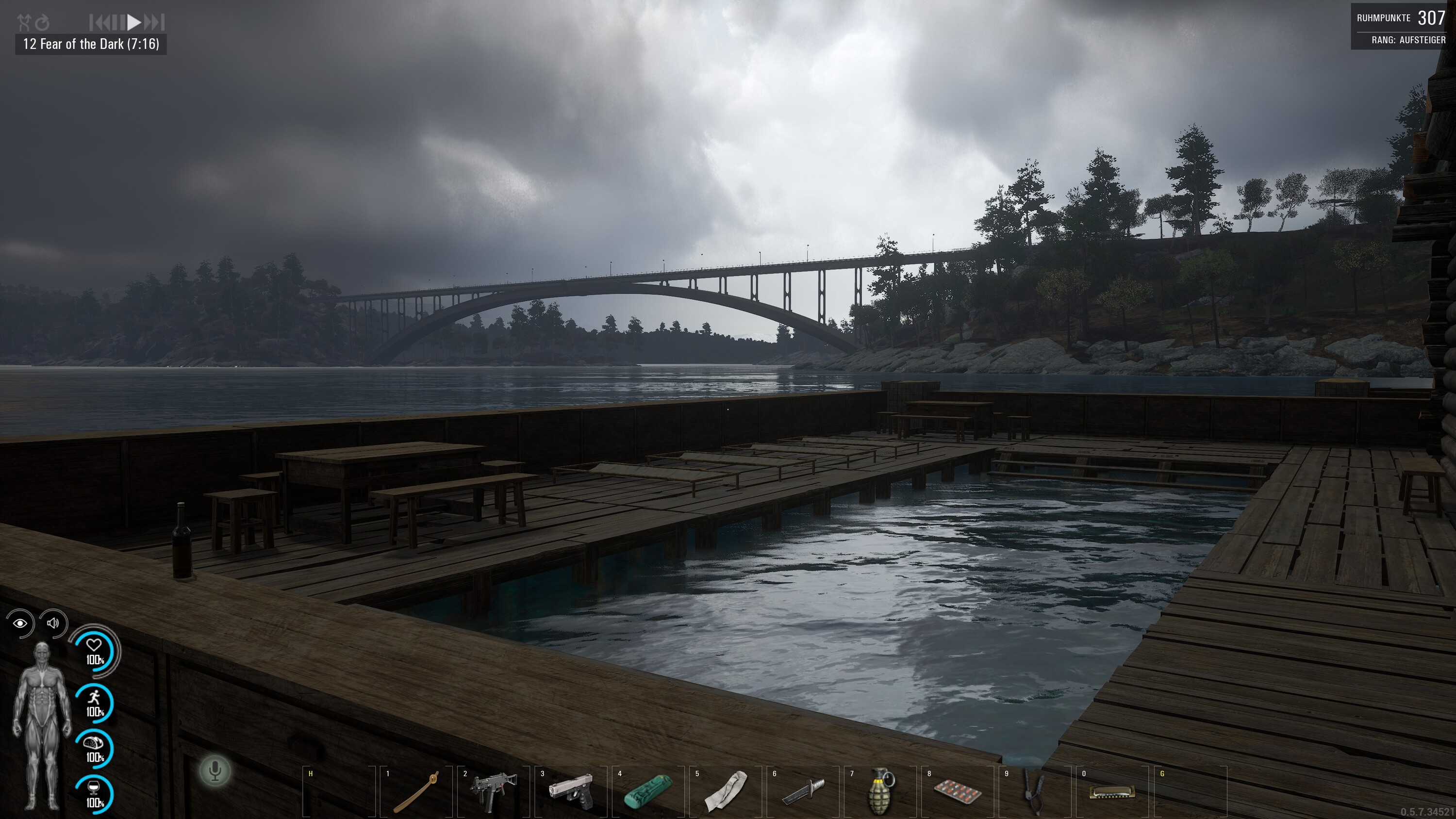Start music playback with the play button

[x=134, y=23]
